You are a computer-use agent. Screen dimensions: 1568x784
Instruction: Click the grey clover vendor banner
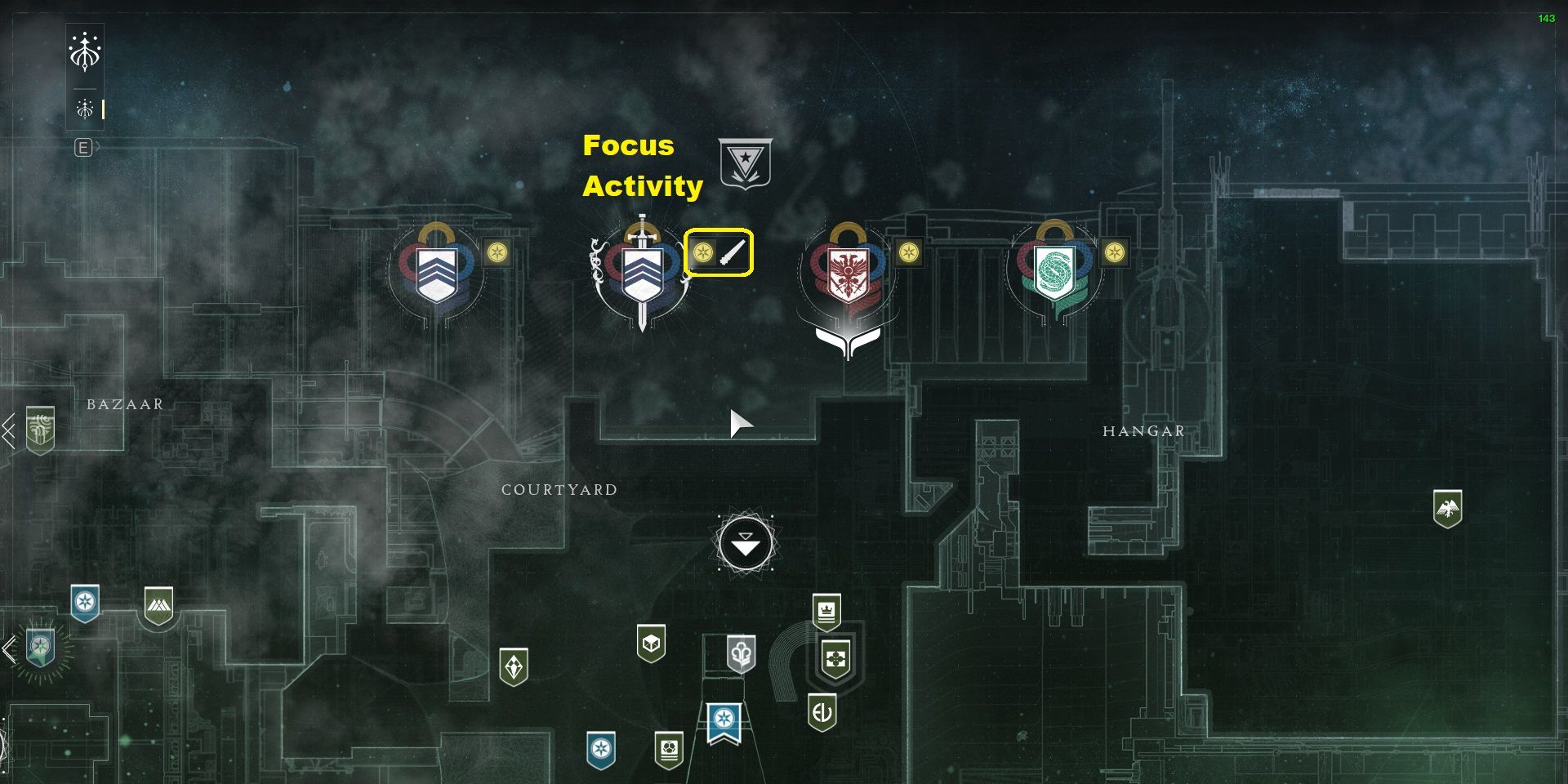click(741, 653)
